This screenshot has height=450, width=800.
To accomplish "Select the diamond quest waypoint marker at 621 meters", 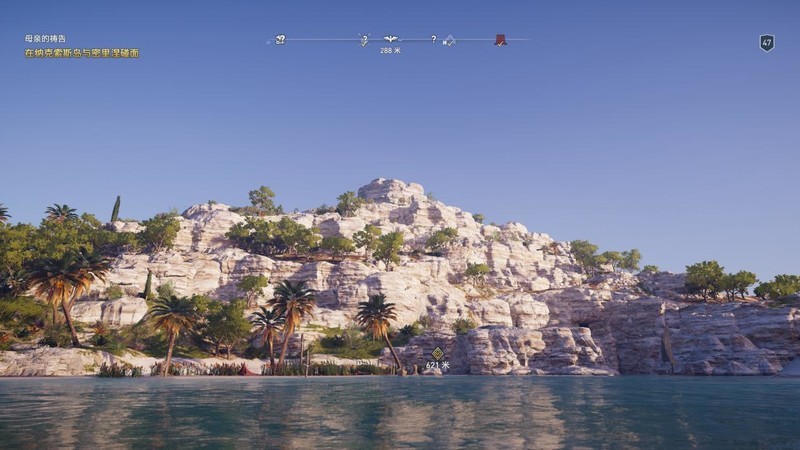I will (x=437, y=353).
